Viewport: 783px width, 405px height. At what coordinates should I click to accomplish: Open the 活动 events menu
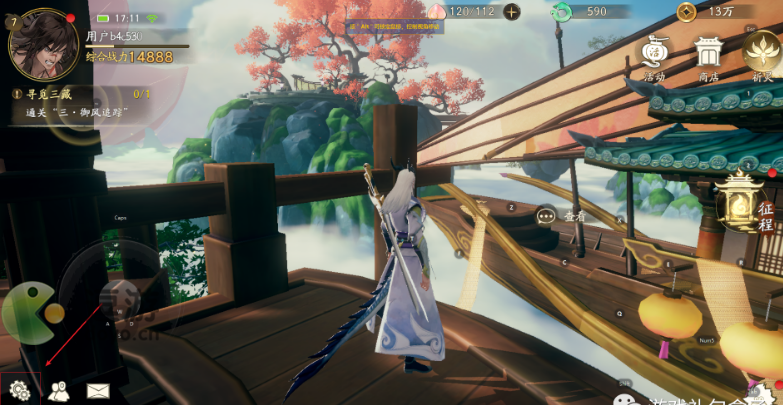click(x=655, y=55)
